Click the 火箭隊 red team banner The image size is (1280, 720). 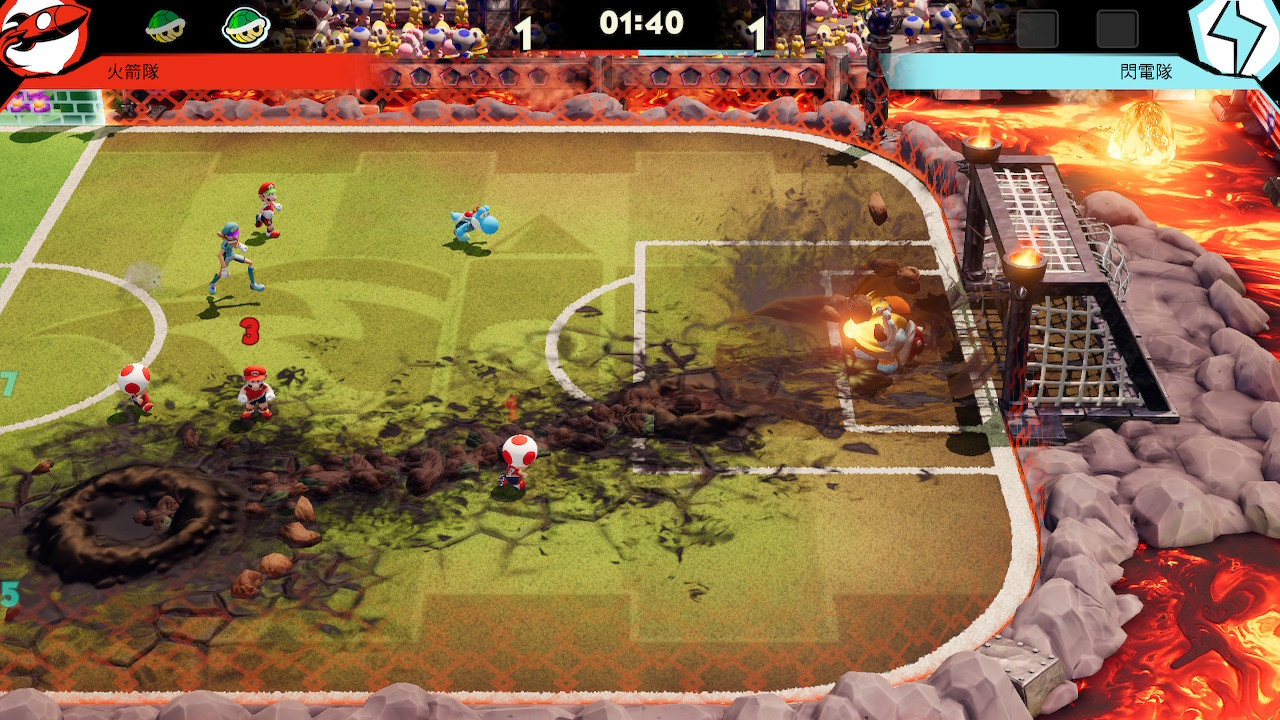[240, 72]
